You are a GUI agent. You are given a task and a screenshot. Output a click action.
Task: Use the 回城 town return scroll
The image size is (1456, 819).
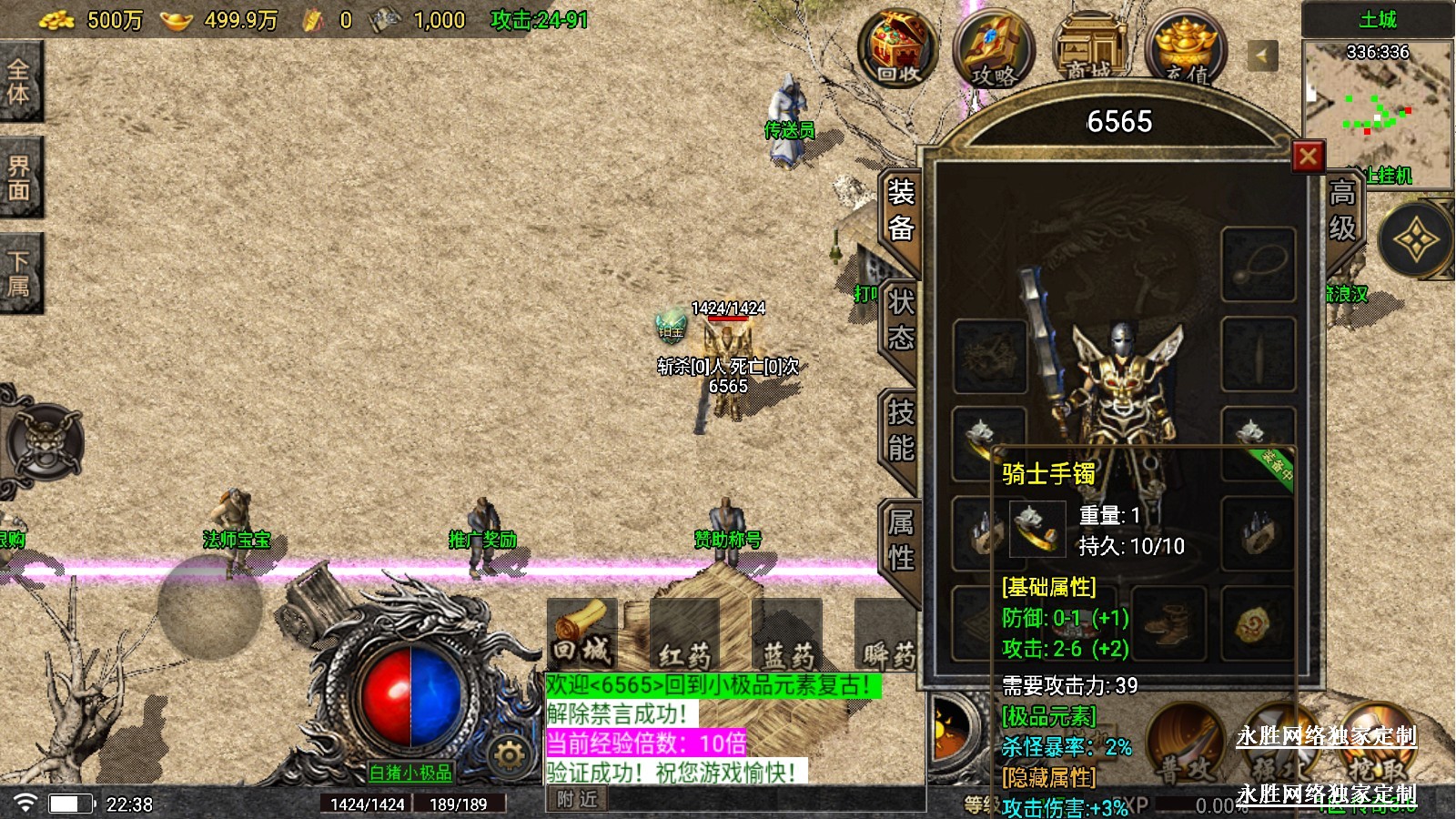(582, 633)
